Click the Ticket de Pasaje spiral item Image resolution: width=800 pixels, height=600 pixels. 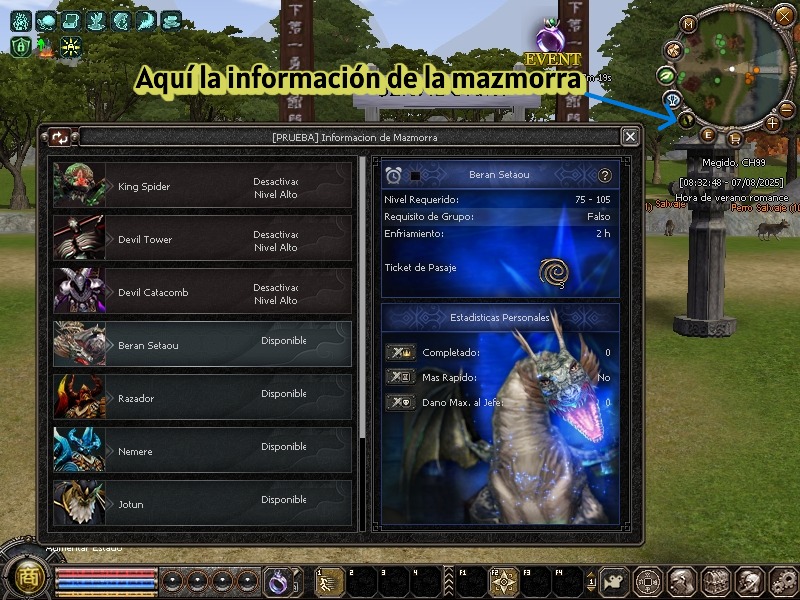[x=552, y=271]
